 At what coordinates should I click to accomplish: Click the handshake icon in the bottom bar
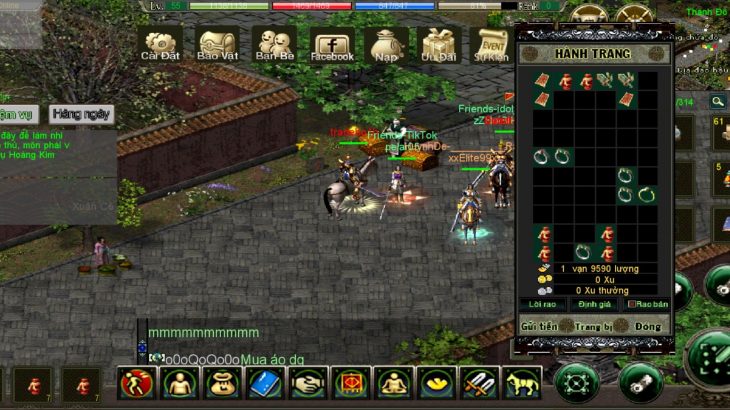tap(308, 383)
